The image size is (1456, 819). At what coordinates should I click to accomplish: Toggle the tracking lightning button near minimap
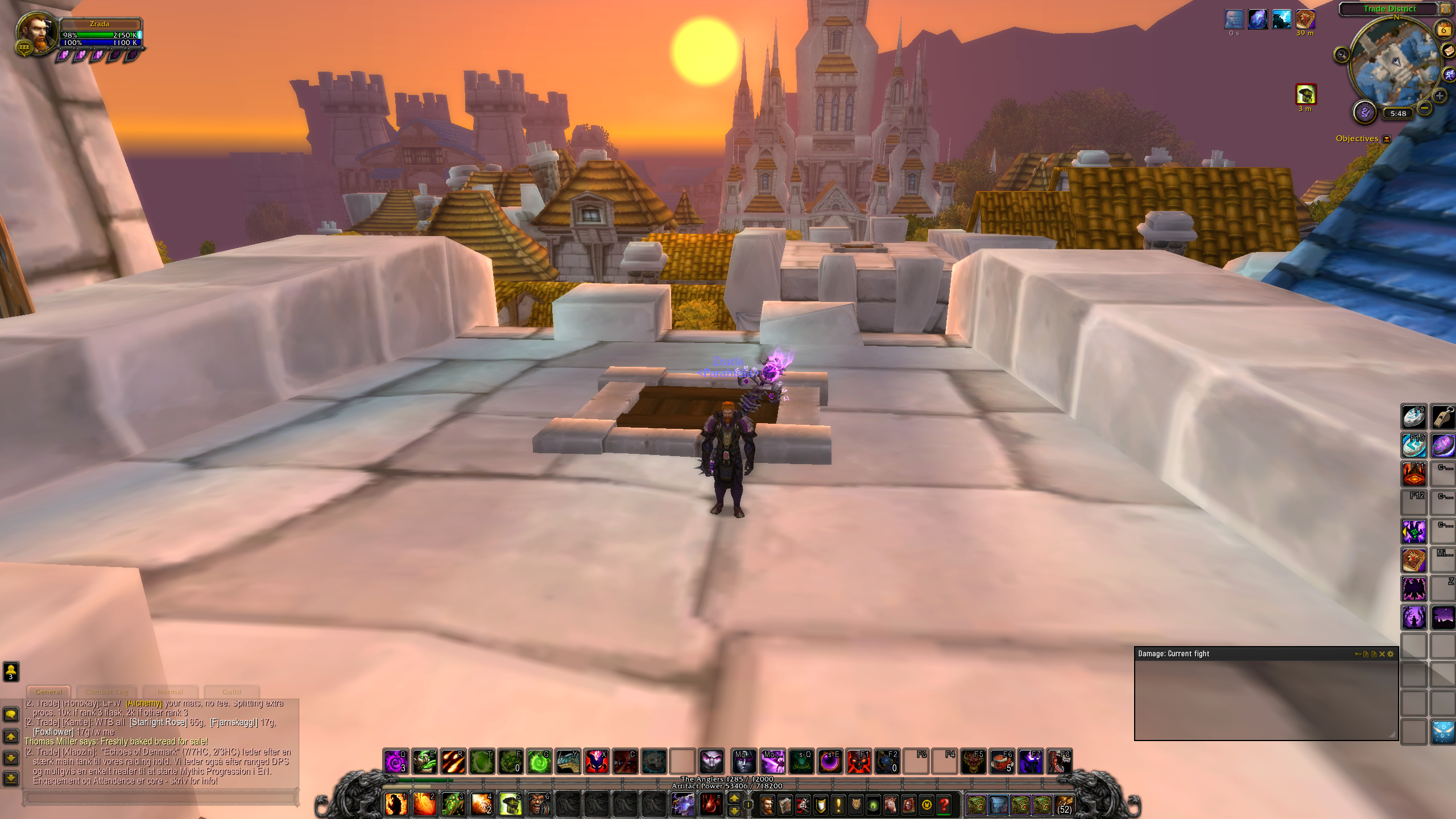click(1449, 75)
